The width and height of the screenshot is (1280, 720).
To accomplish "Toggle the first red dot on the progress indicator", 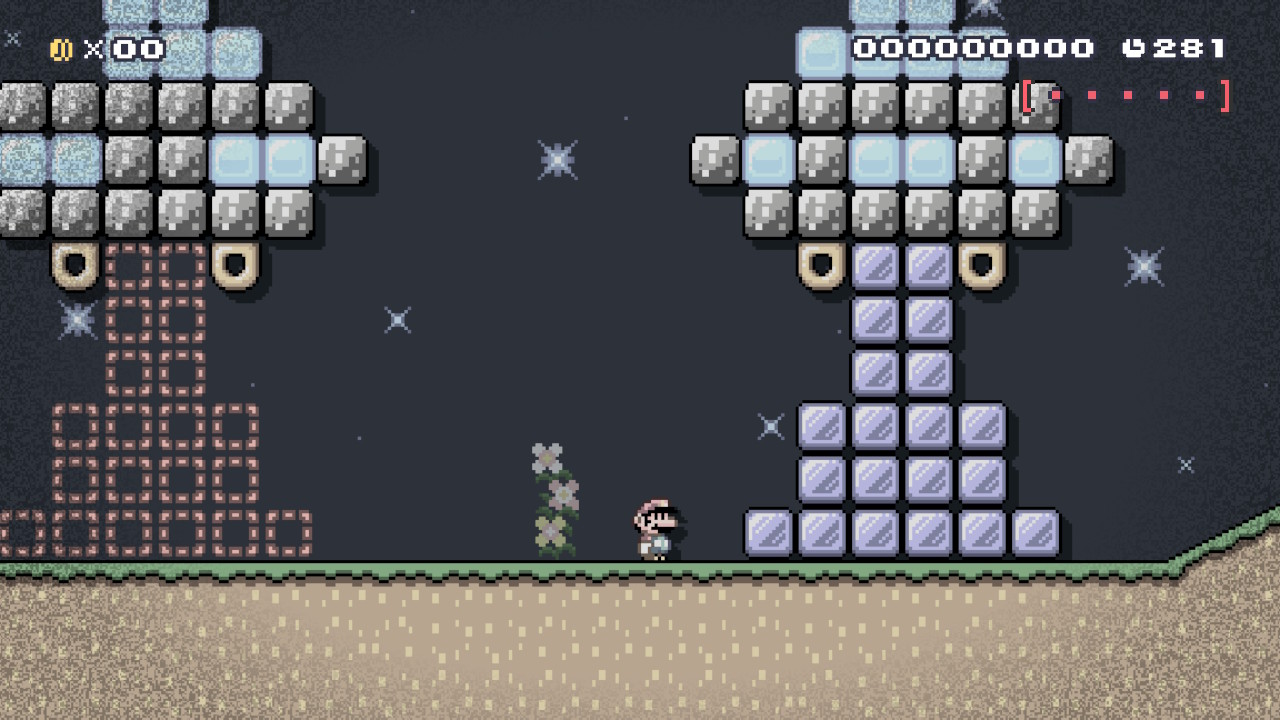I will [x=1055, y=95].
